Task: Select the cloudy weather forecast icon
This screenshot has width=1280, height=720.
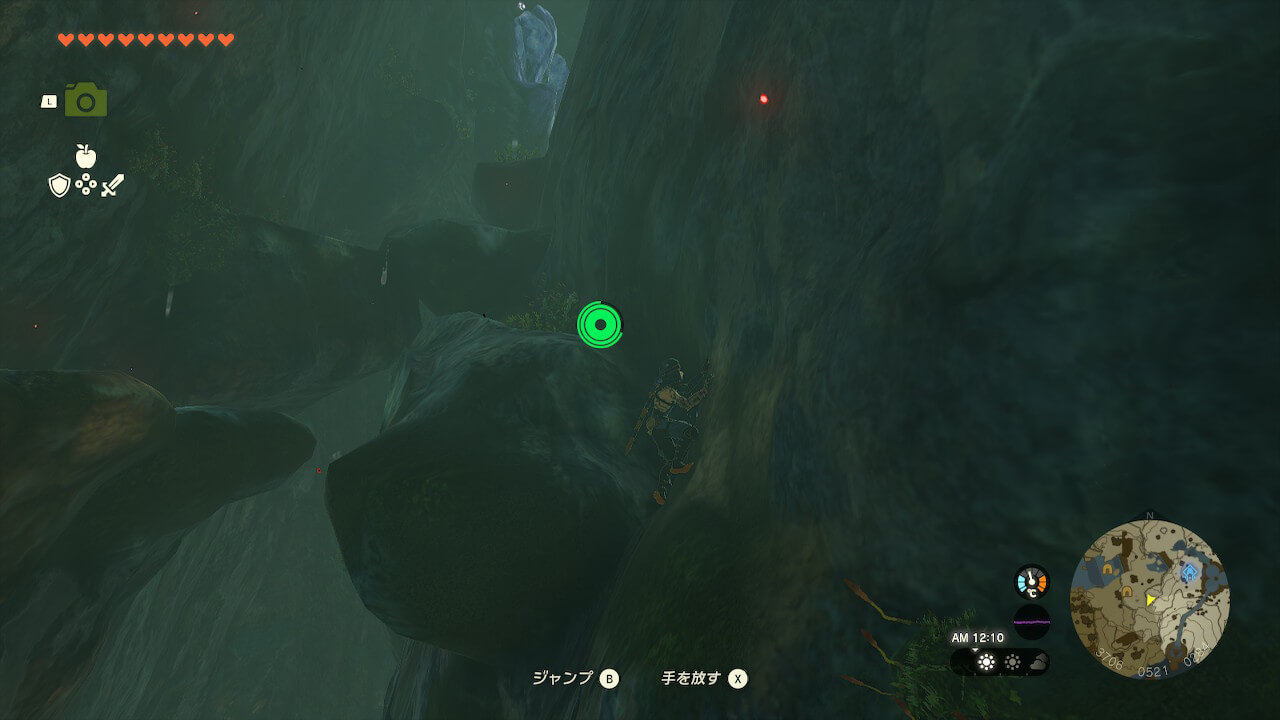Action: 1037,662
